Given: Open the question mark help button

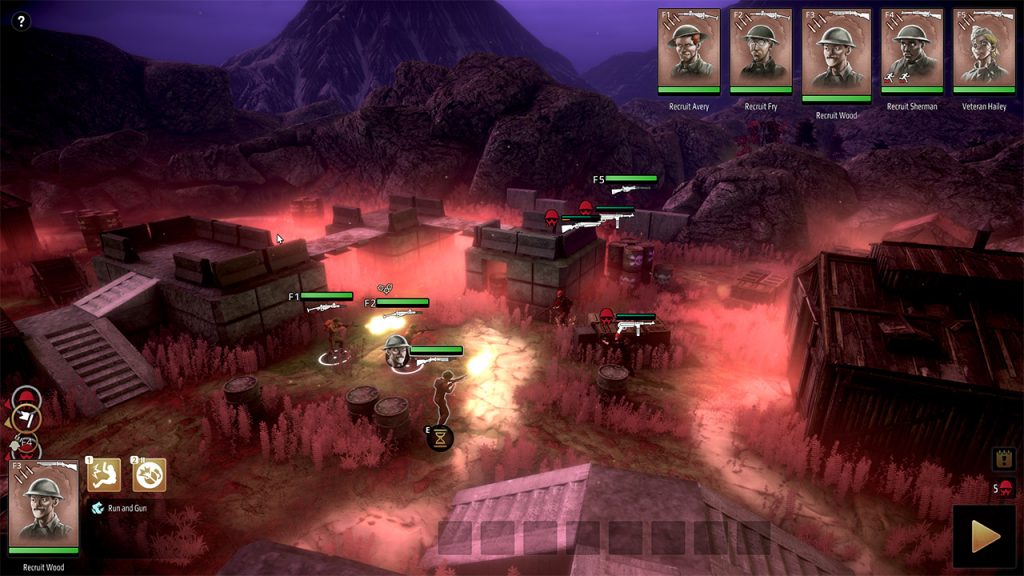Looking at the screenshot, I should [21, 22].
